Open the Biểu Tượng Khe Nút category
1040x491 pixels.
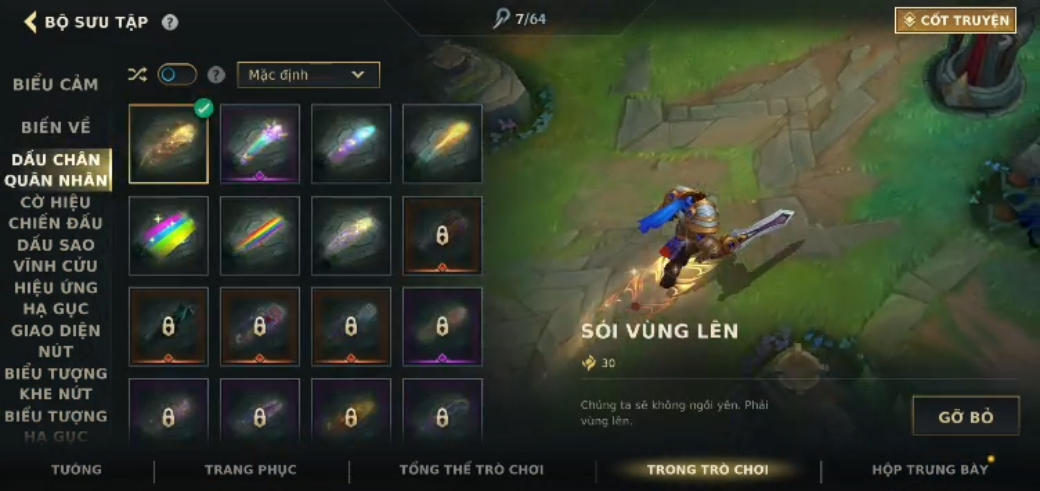pos(56,384)
